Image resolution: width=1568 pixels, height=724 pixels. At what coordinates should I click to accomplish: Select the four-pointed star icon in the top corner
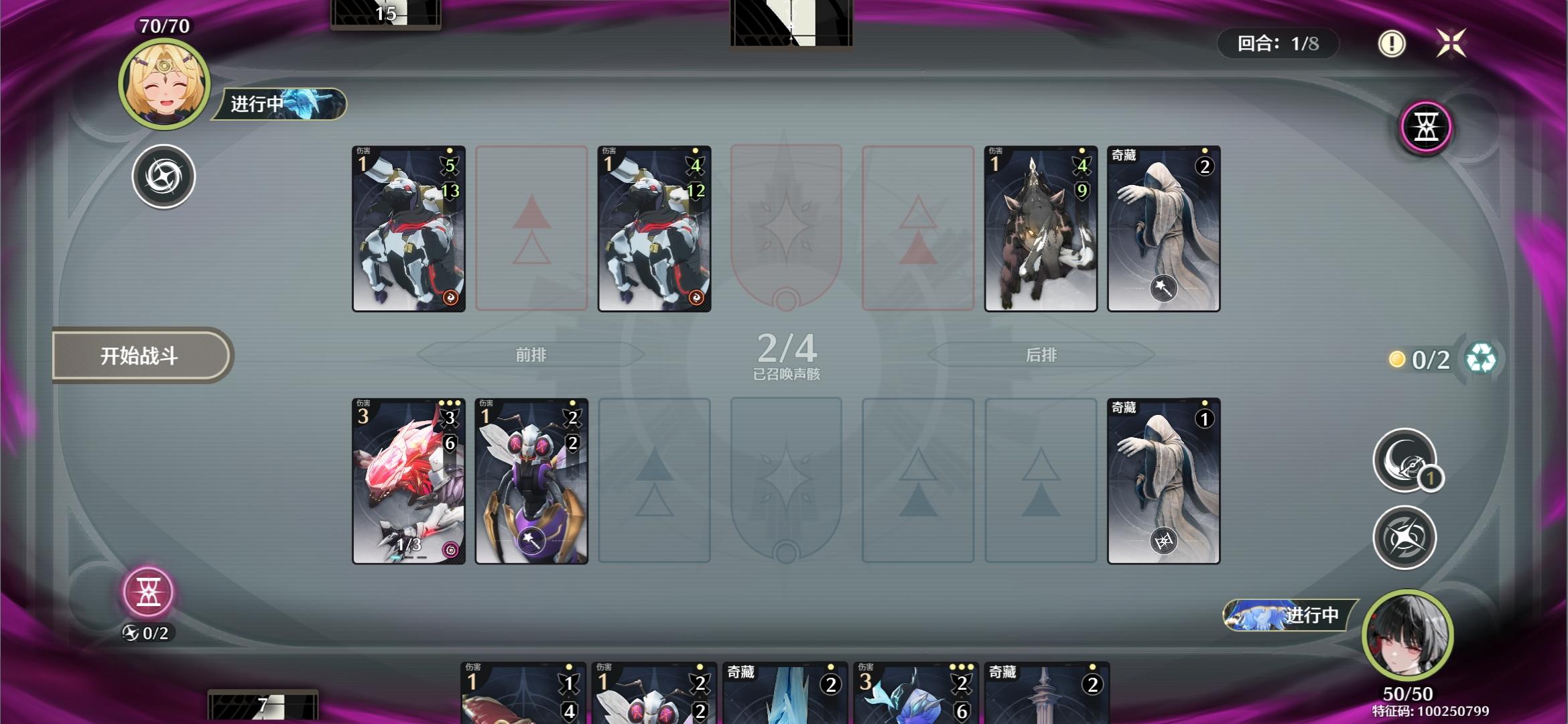(1453, 43)
